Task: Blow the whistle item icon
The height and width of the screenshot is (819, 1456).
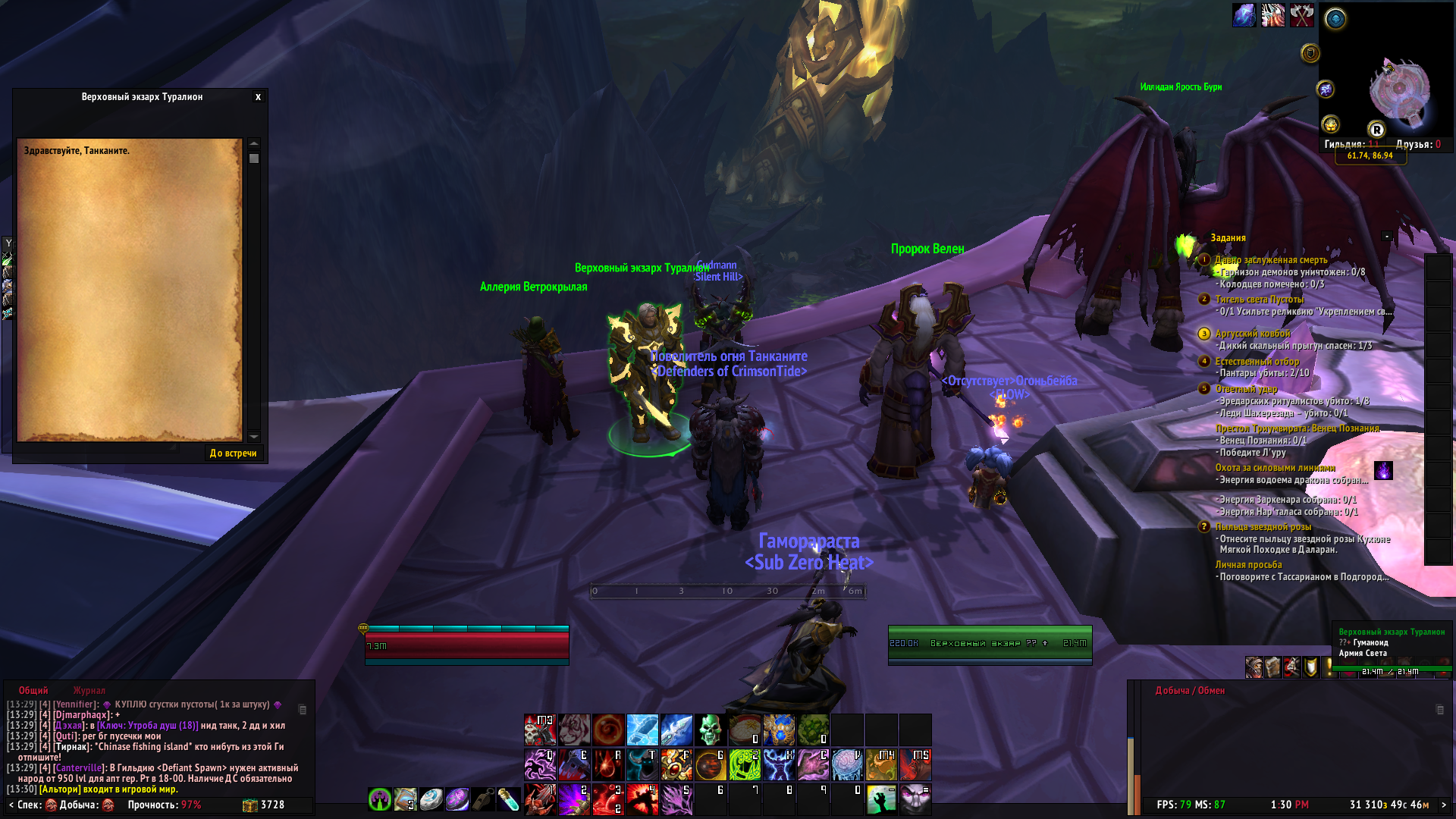Action: 482,799
